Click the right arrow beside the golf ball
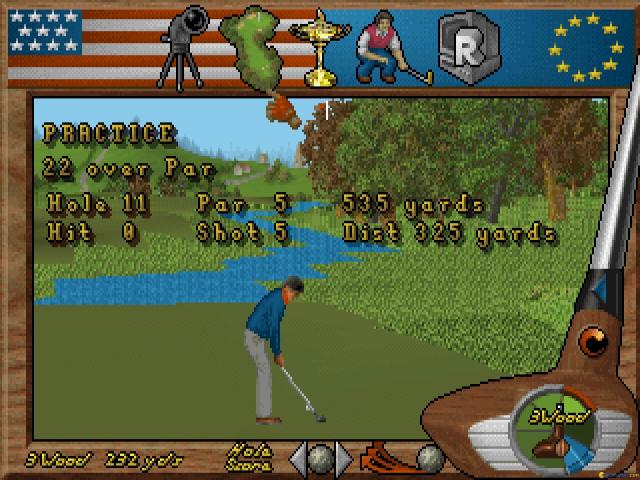 [x=344, y=458]
